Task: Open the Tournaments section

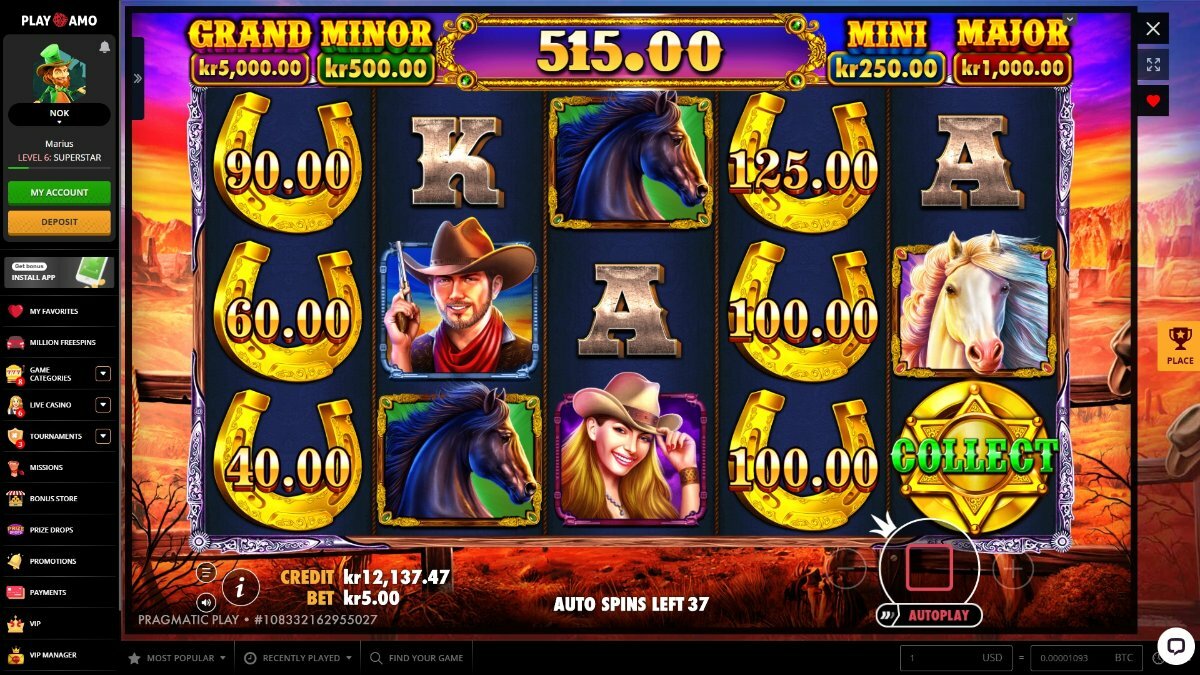Action: (55, 436)
